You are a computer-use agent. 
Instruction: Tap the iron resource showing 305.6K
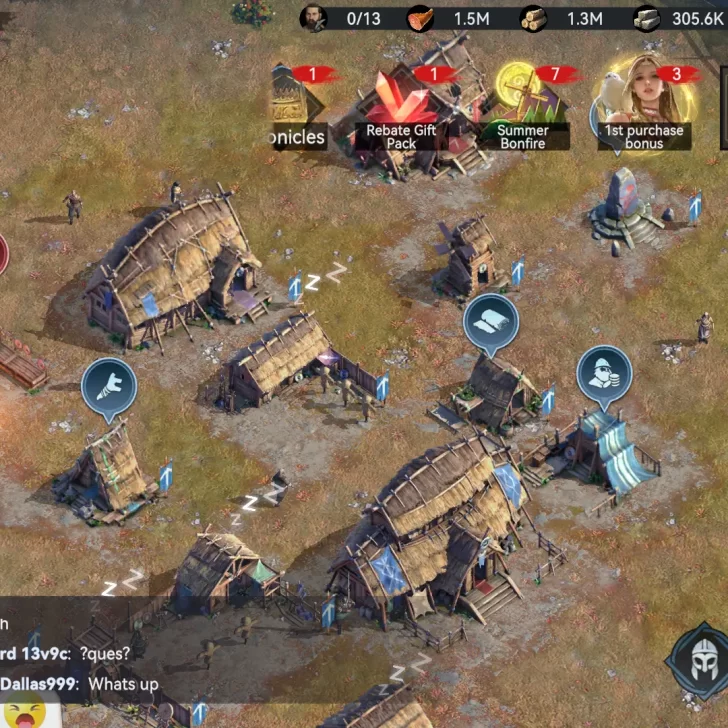point(680,18)
